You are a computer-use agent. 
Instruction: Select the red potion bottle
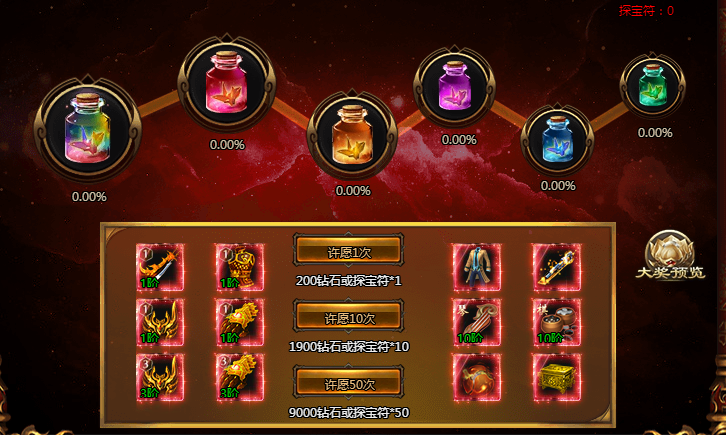point(226,86)
